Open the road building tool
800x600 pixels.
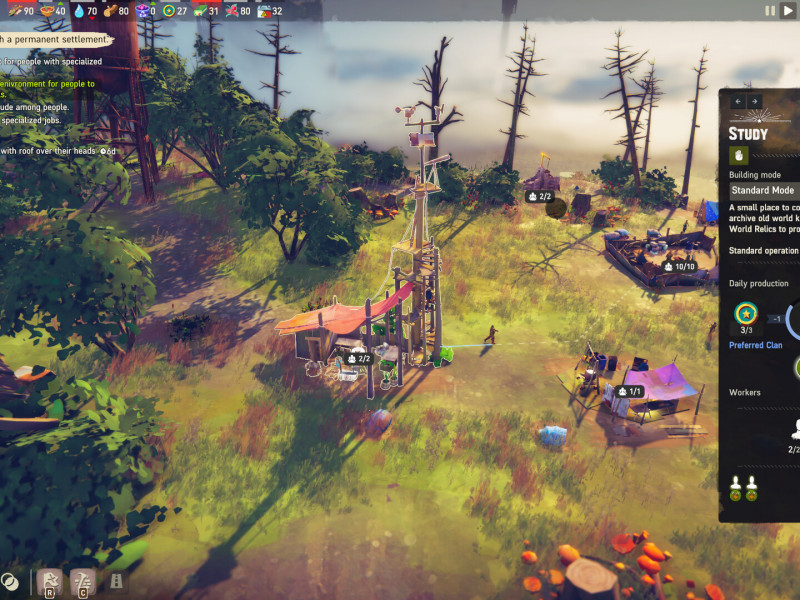pyautogui.click(x=116, y=580)
